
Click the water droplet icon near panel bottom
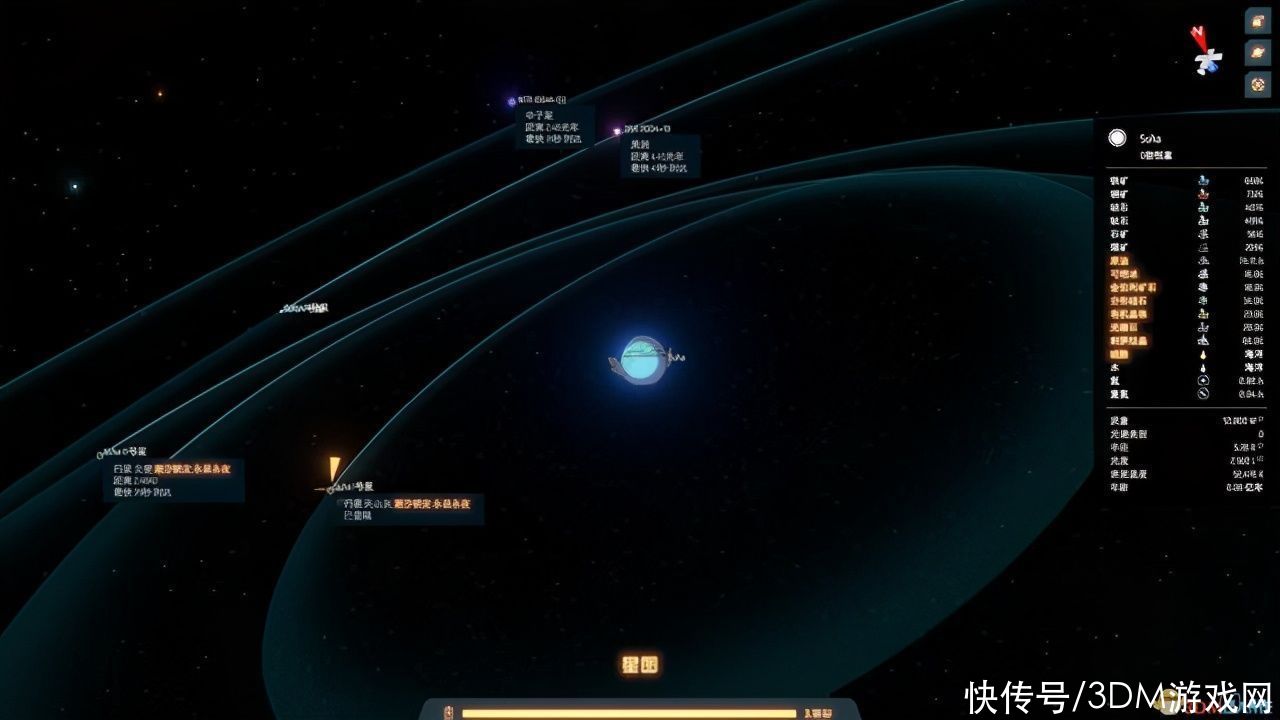(x=1203, y=367)
